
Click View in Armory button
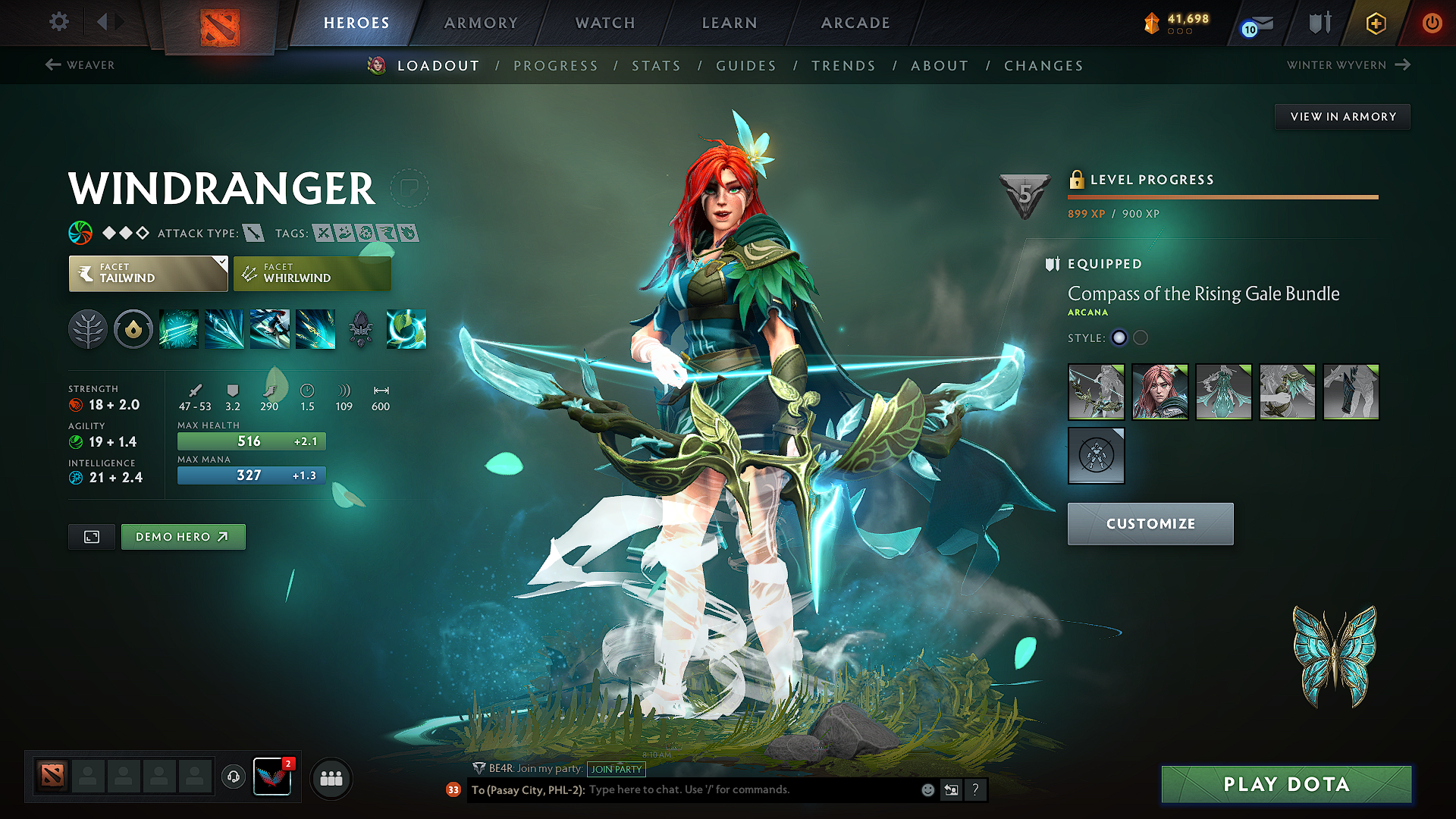[1343, 117]
